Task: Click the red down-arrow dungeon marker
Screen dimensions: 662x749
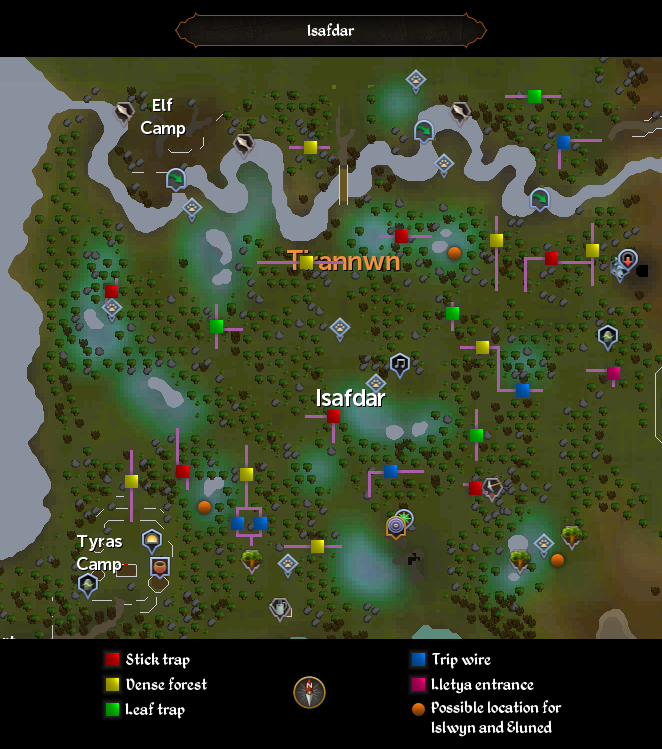Action: [x=627, y=260]
